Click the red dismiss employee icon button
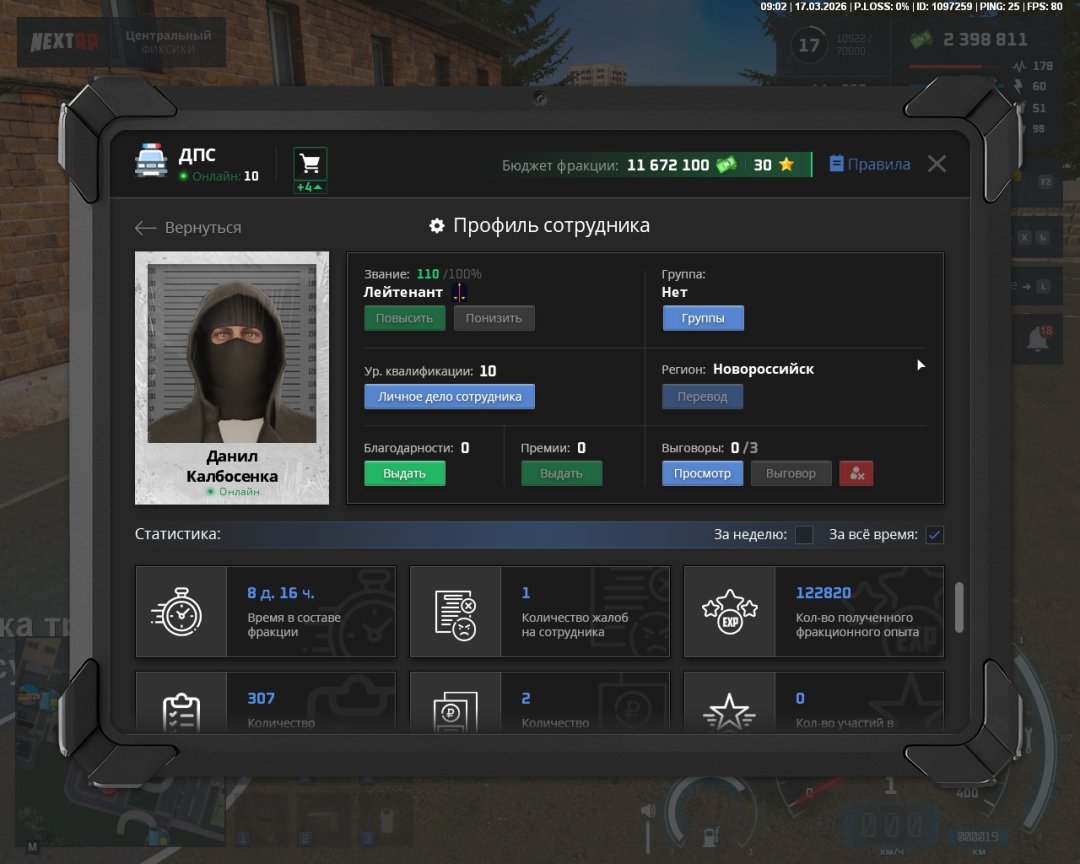Screen dimensions: 1080x864 click(x=856, y=473)
